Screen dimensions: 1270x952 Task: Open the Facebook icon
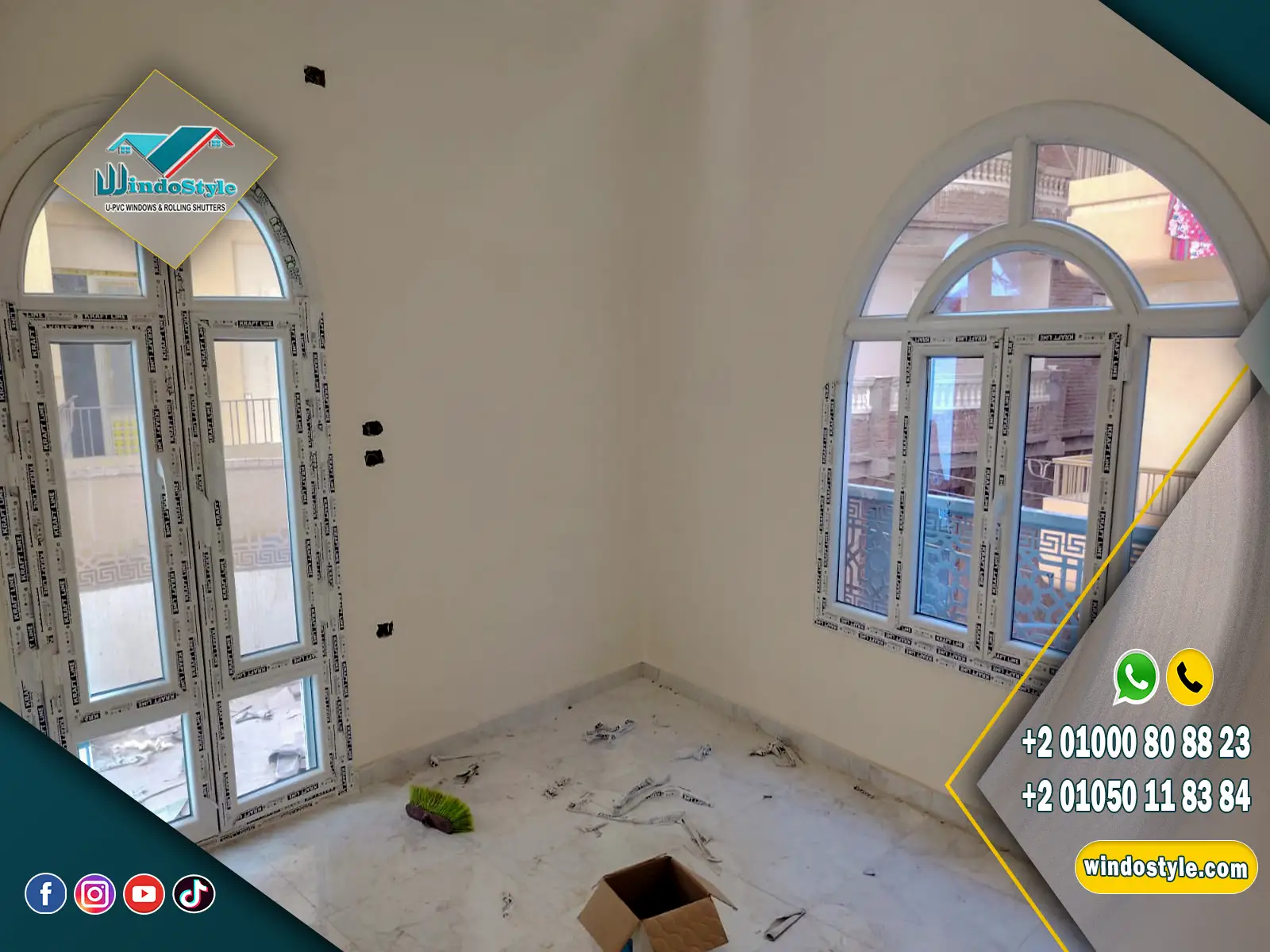pos(45,894)
